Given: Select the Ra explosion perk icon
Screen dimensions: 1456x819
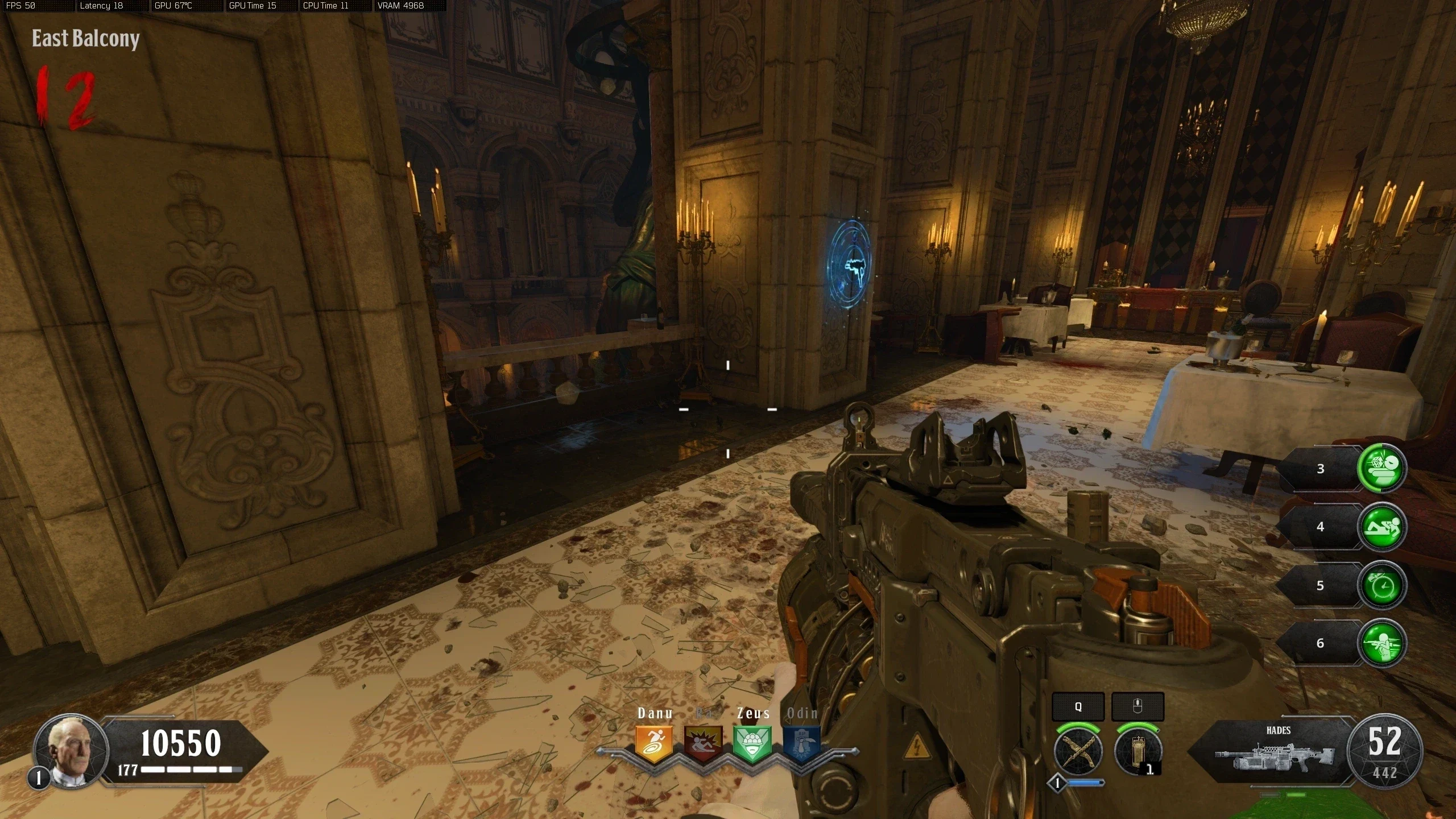Looking at the screenshot, I should tap(704, 743).
